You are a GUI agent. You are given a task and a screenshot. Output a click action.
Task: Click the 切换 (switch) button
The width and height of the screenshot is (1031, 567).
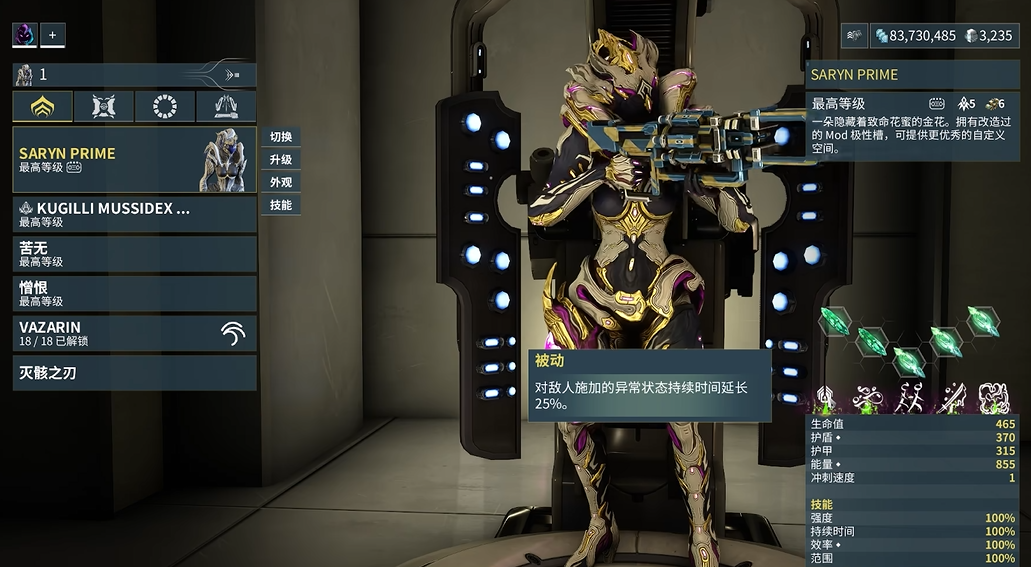tap(281, 137)
